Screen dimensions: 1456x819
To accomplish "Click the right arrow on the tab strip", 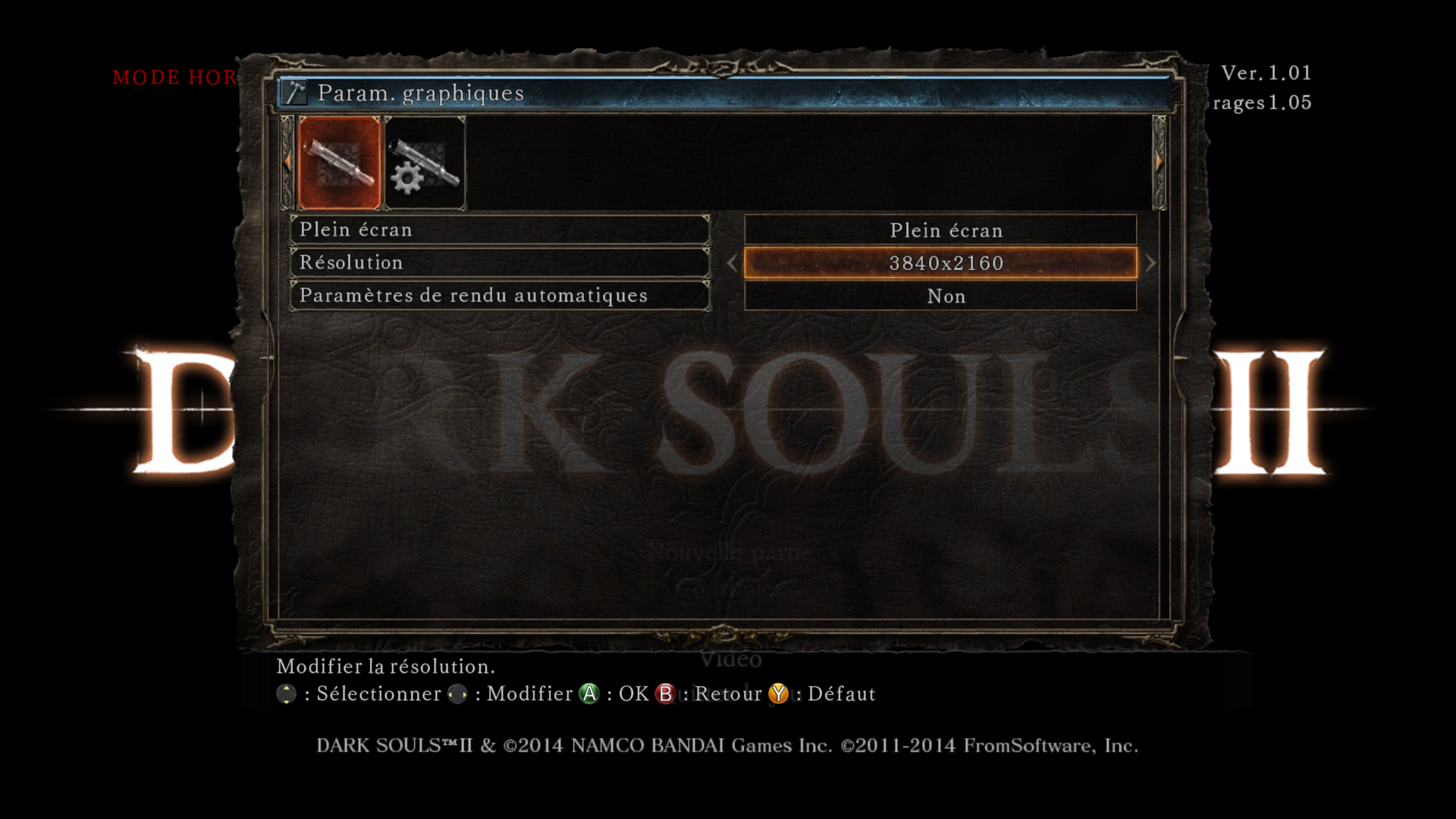I will pyautogui.click(x=1158, y=162).
